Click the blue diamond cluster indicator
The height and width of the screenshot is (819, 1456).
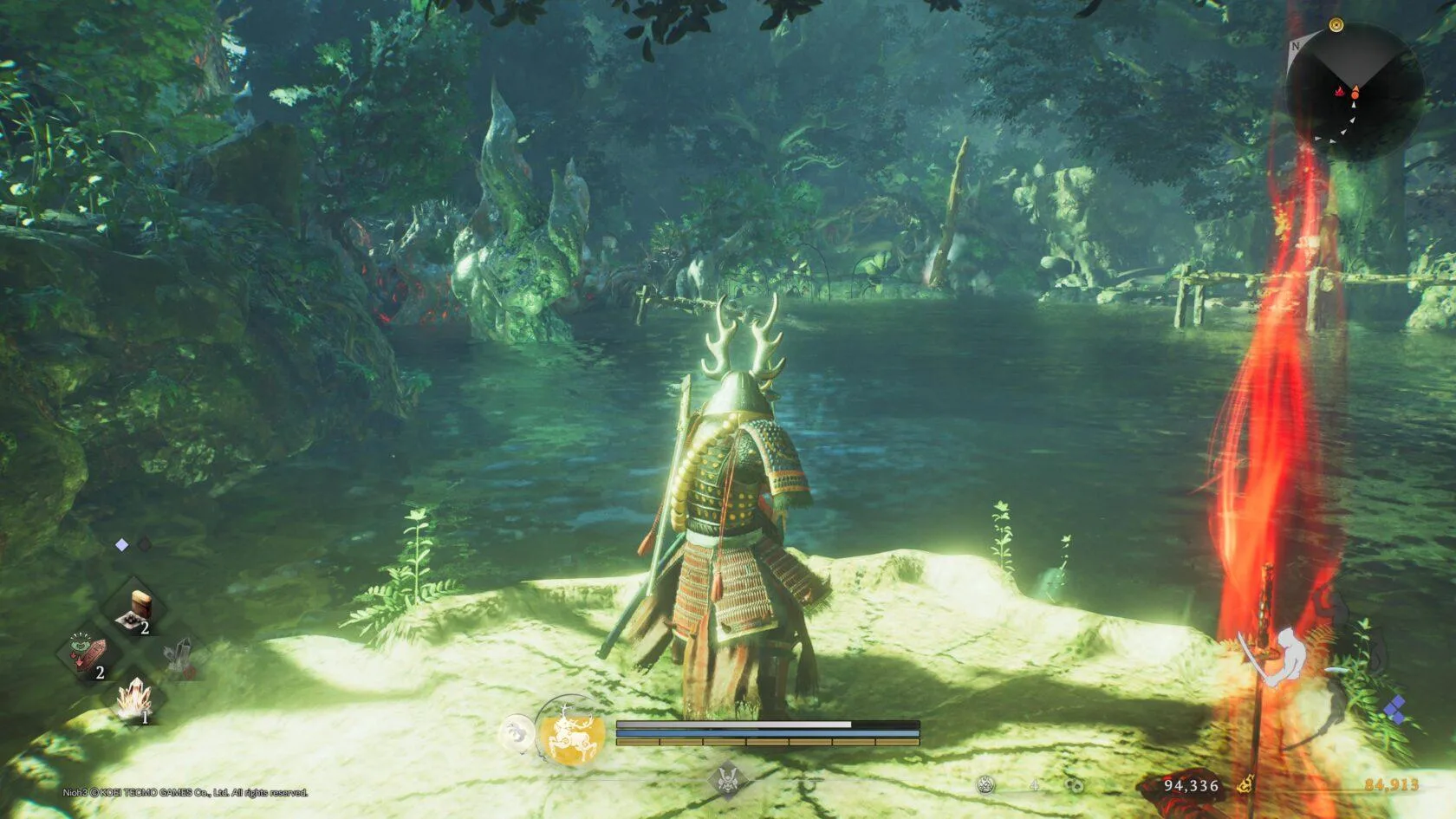click(x=1394, y=710)
